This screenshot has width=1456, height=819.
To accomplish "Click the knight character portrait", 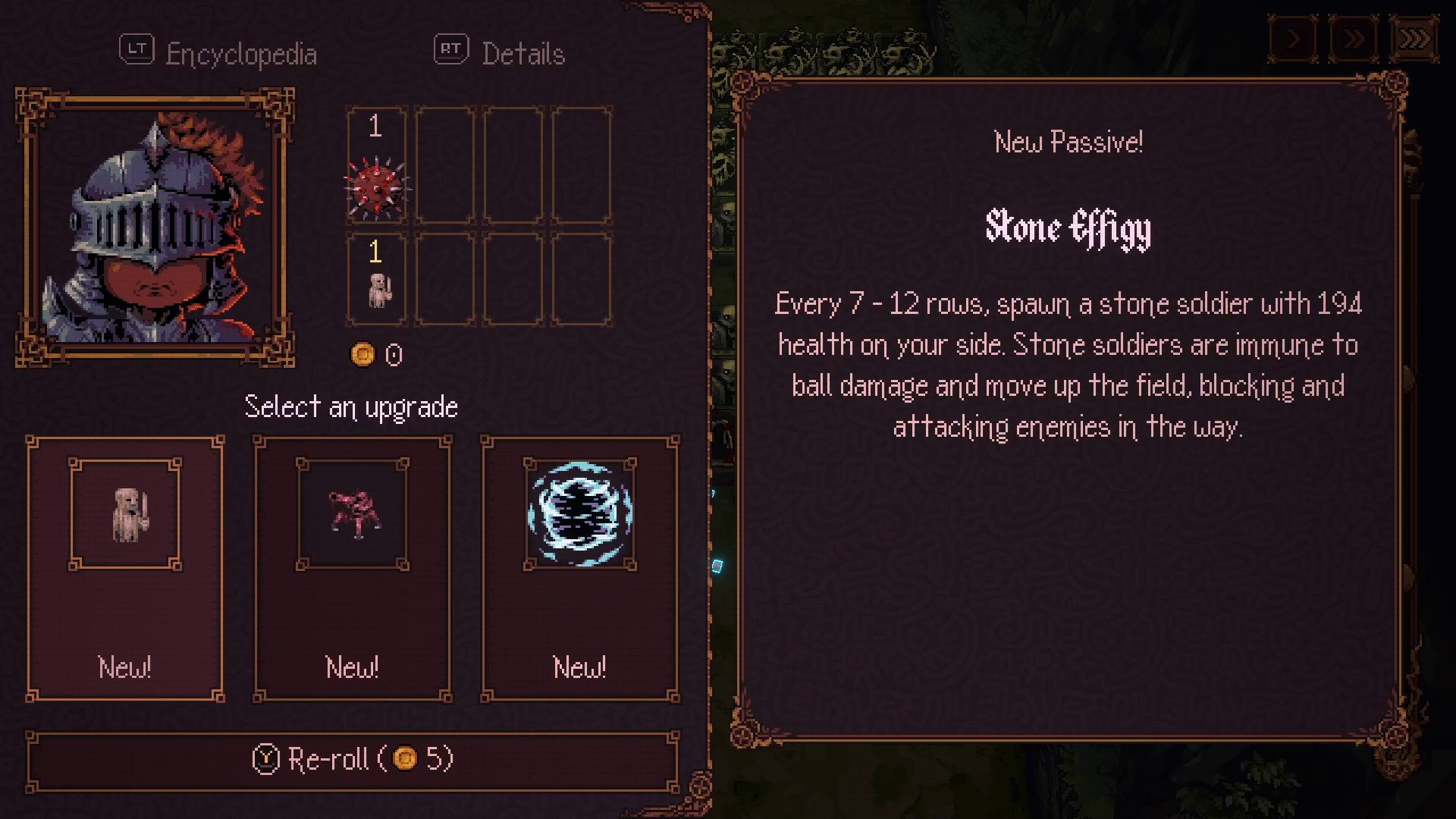I will pos(155,227).
